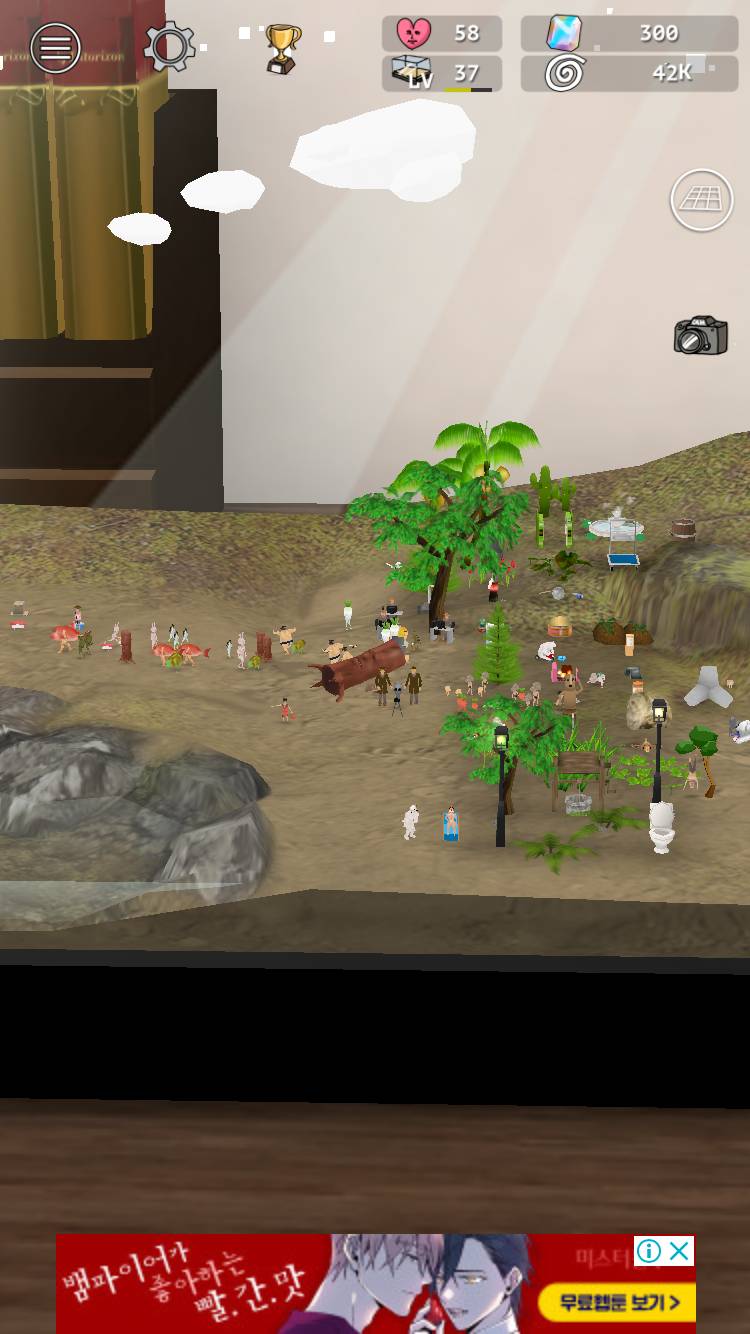
Task: Open the hamburger menu
Action: point(55,47)
